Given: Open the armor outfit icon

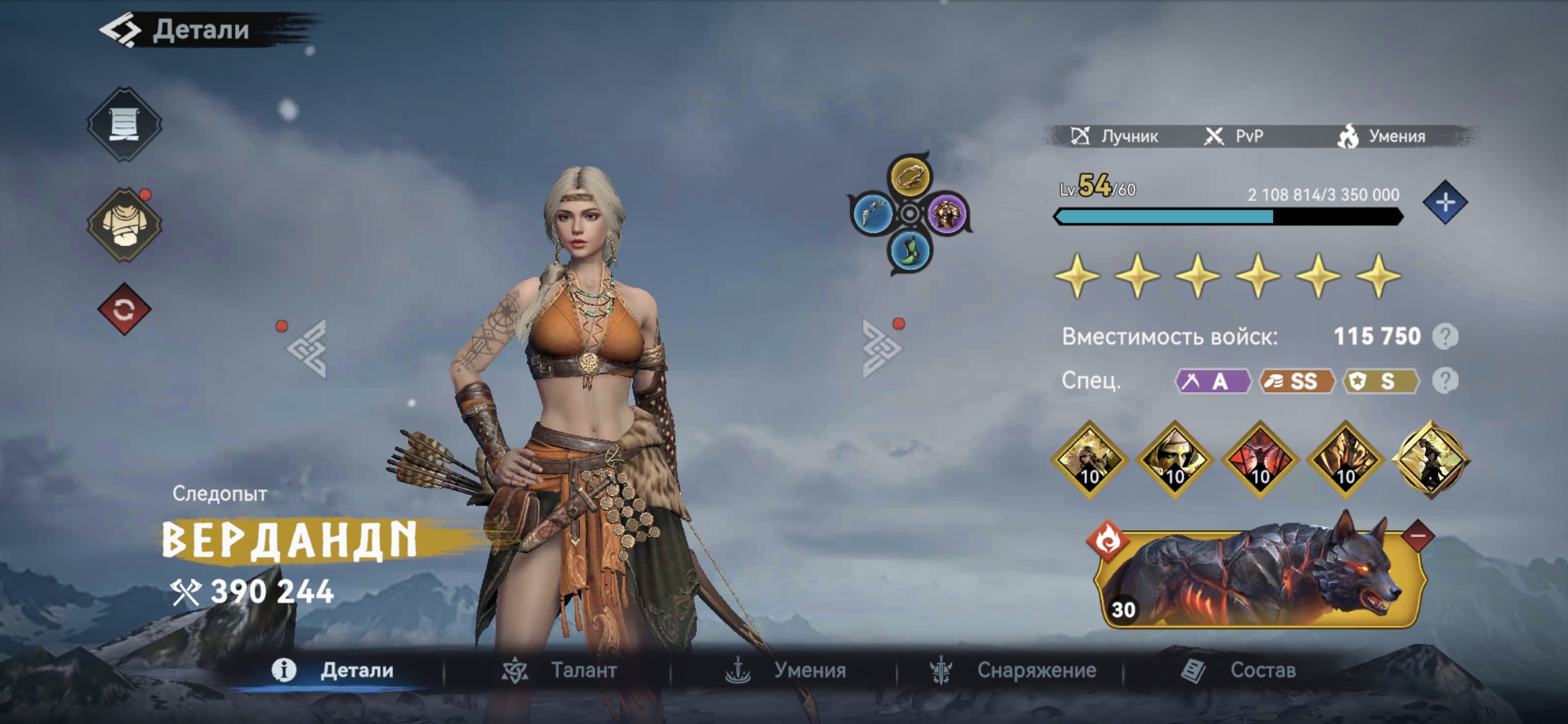Looking at the screenshot, I should [124, 225].
